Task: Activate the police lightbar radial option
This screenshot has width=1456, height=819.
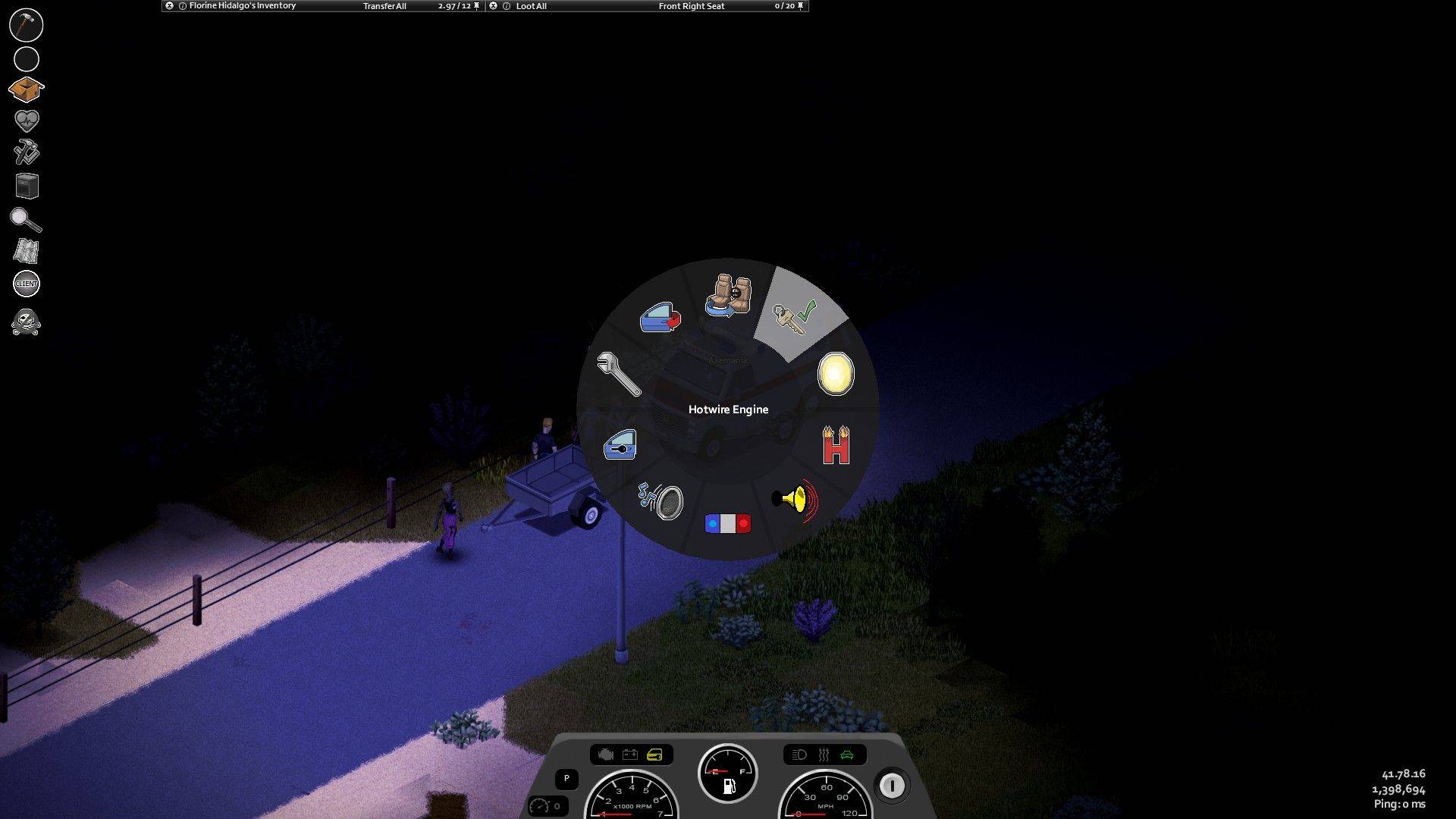Action: tap(728, 523)
